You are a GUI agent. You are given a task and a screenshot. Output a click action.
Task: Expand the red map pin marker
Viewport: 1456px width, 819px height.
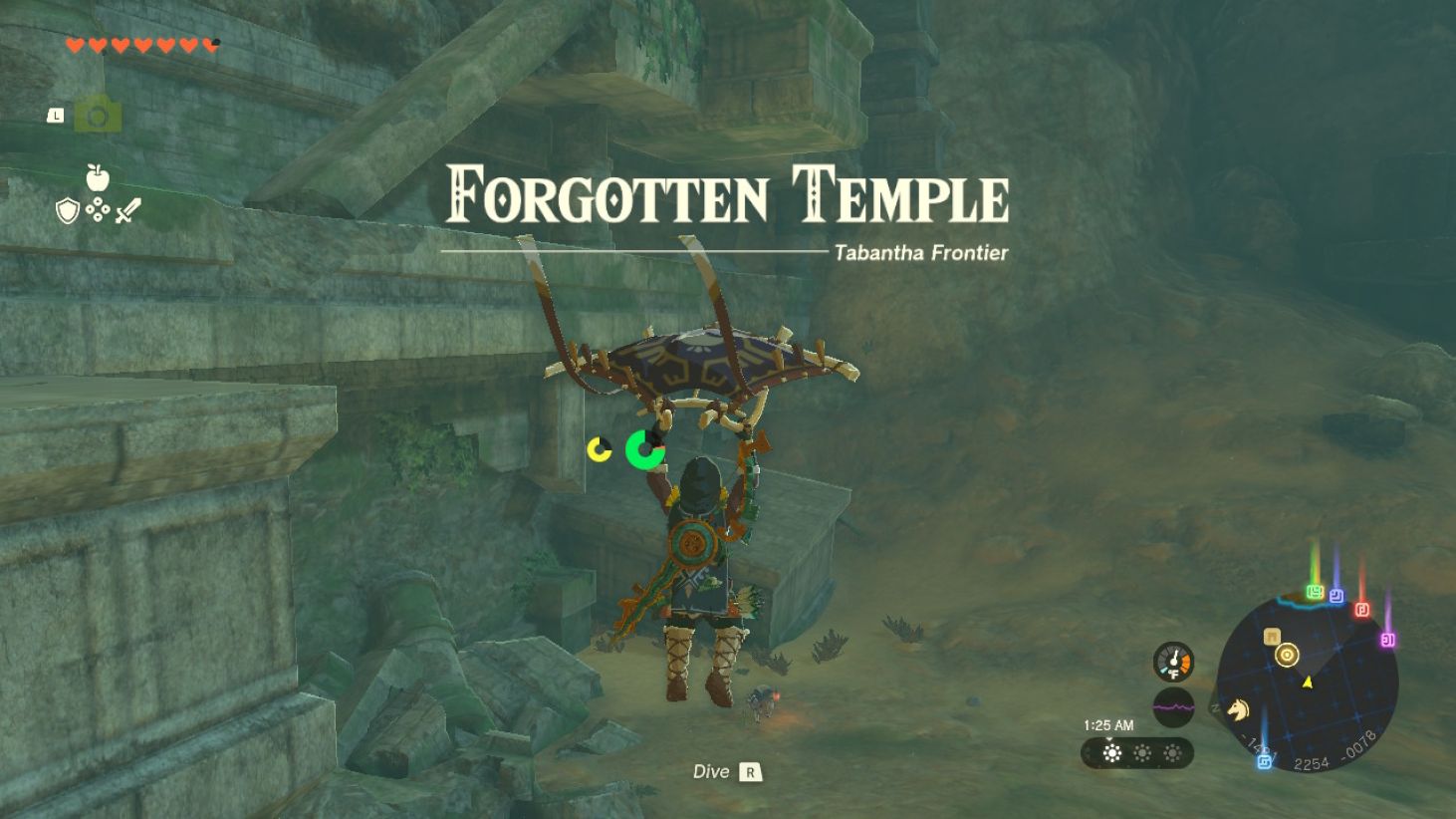pos(1361,609)
